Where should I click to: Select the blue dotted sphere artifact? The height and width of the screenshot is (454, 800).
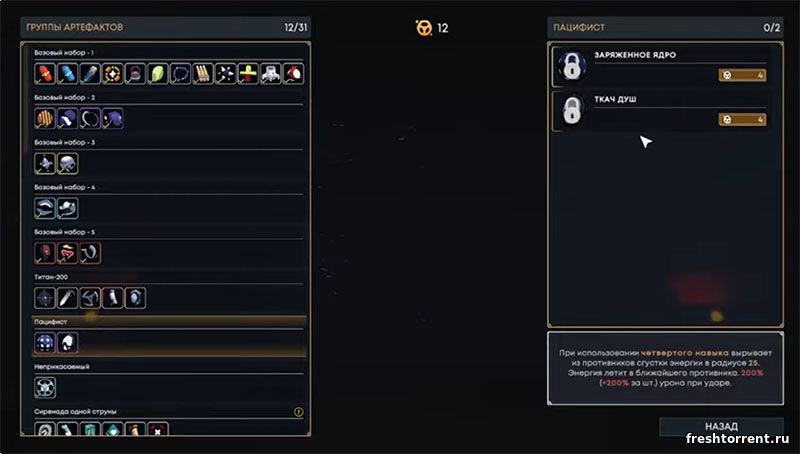click(x=45, y=342)
